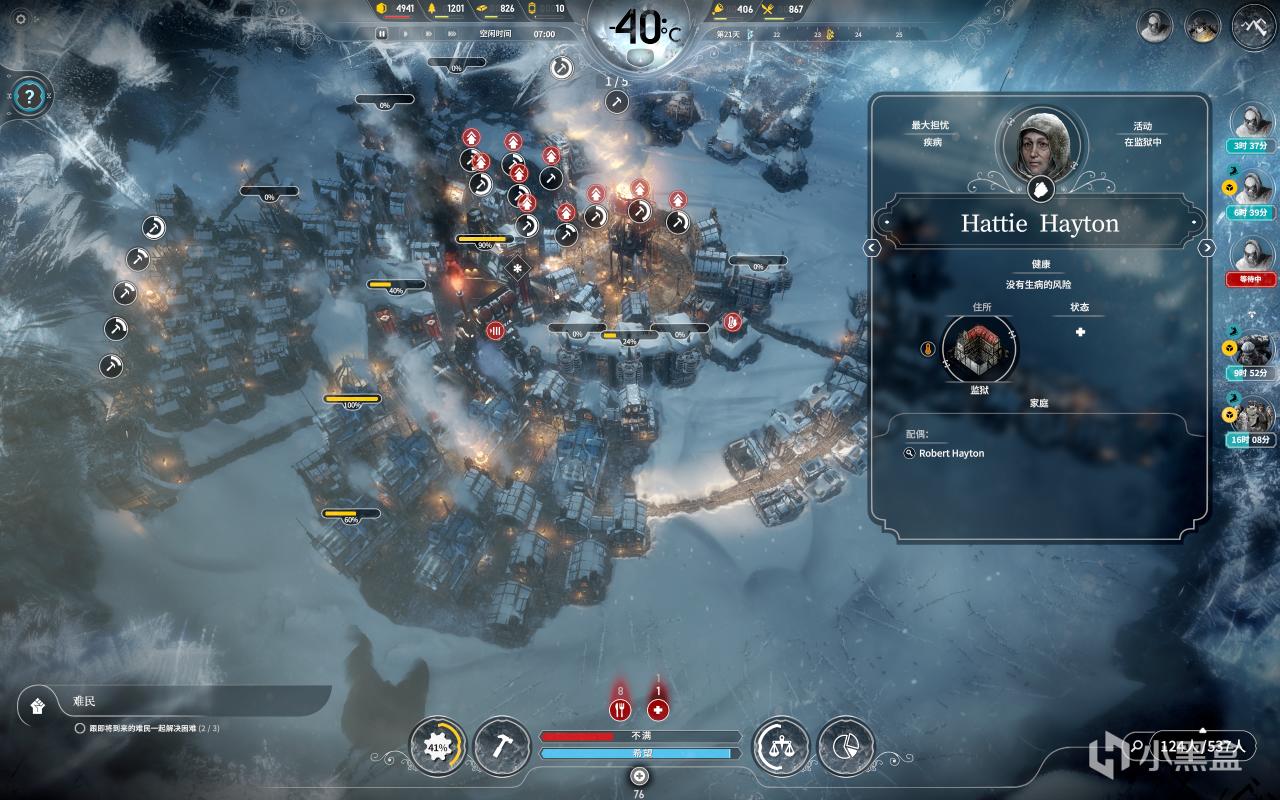Select the scout team with 3时 37分 timer
This screenshot has height=800, width=1280.
pyautogui.click(x=1252, y=125)
